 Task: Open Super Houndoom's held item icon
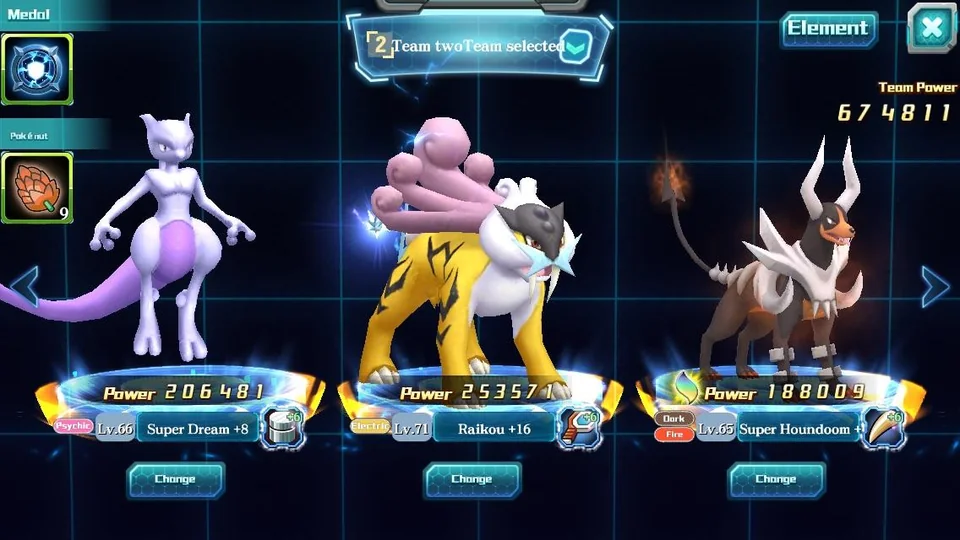pyautogui.click(x=884, y=428)
